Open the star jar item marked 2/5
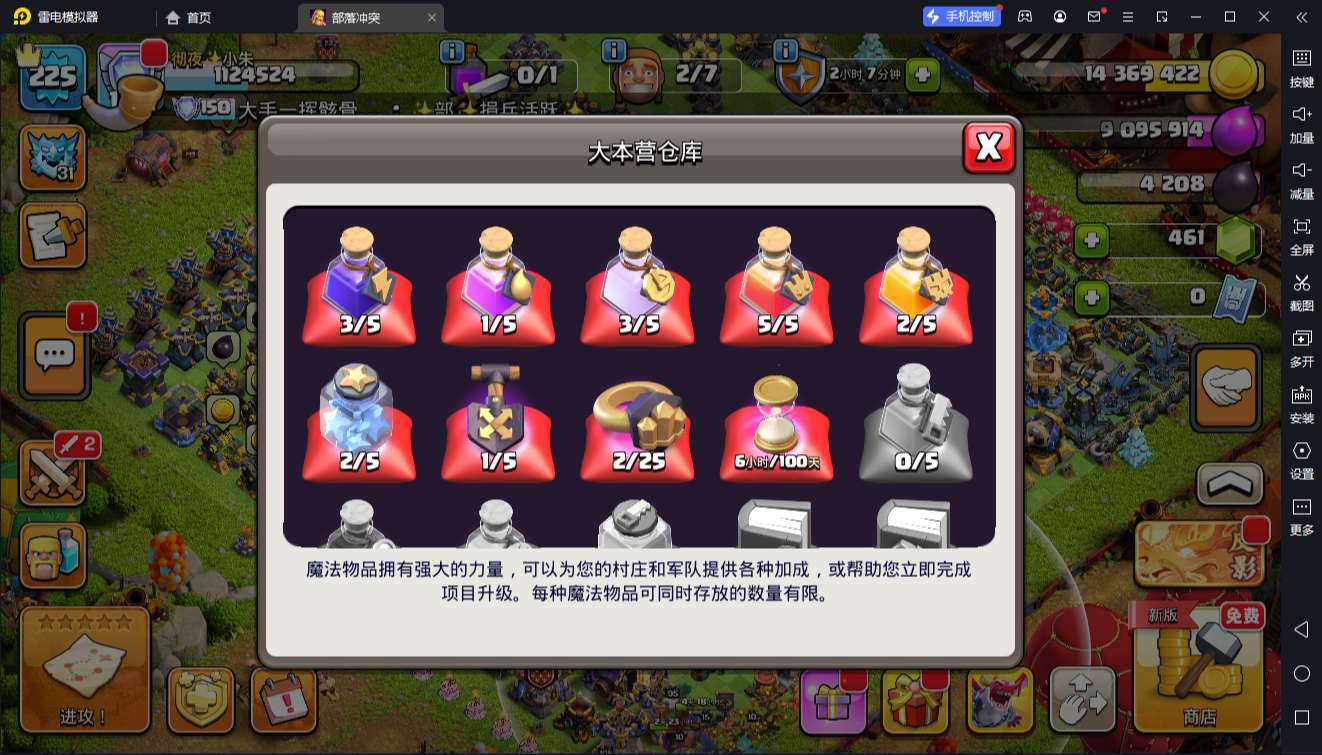The height and width of the screenshot is (755, 1322). tap(358, 420)
